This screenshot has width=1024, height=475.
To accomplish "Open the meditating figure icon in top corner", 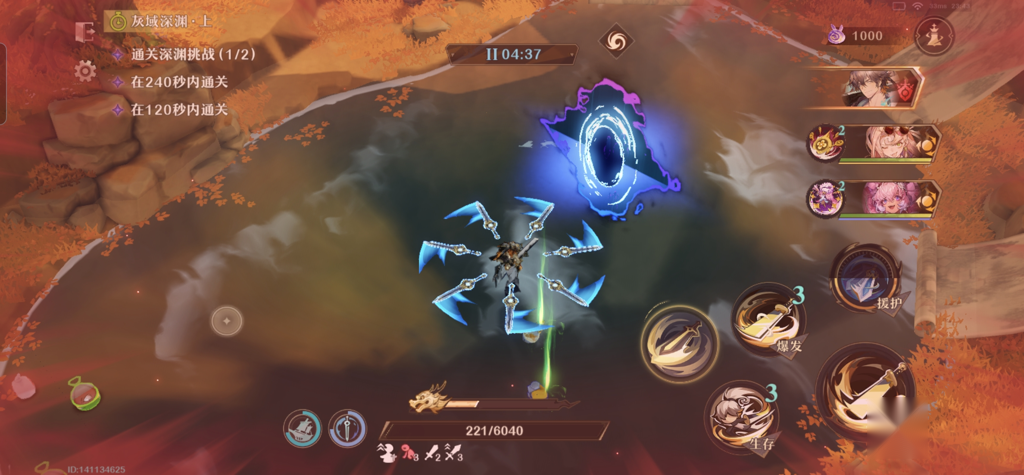I will [935, 36].
